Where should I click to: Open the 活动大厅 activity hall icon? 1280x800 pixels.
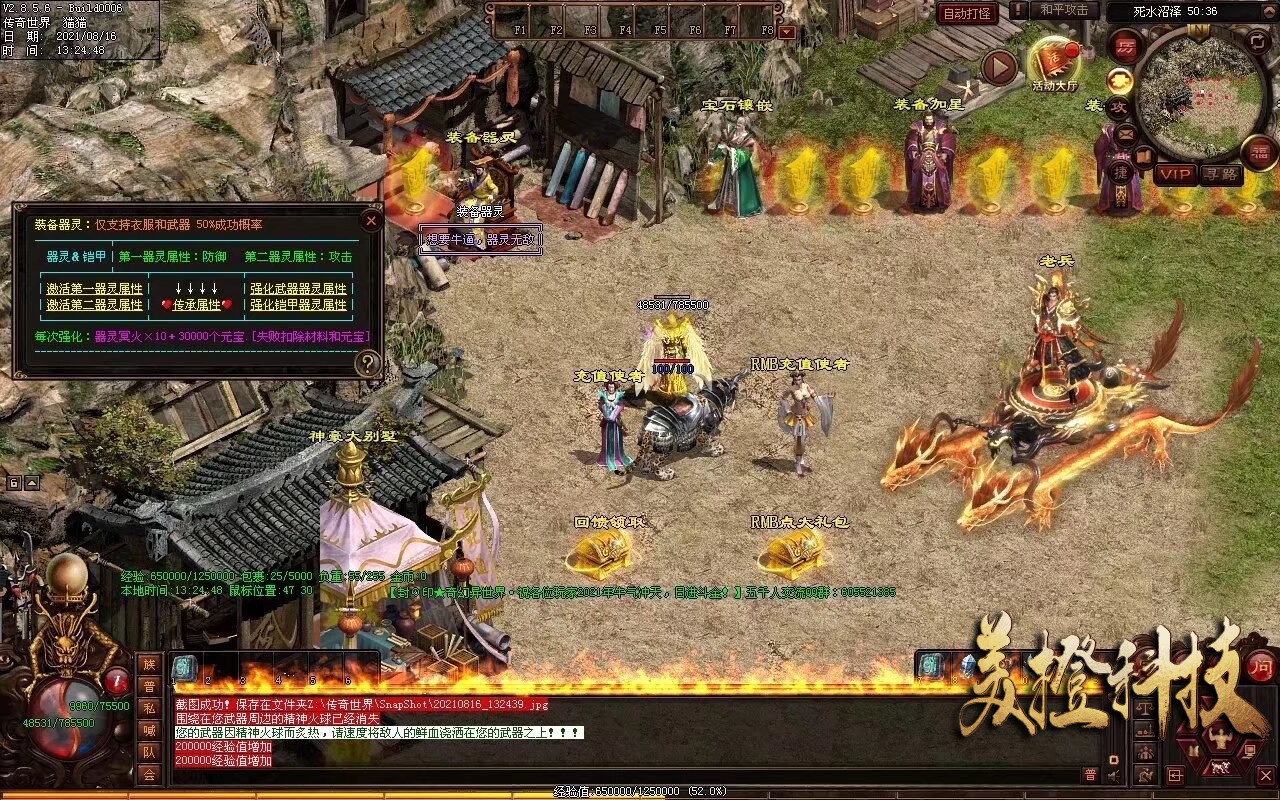1053,60
